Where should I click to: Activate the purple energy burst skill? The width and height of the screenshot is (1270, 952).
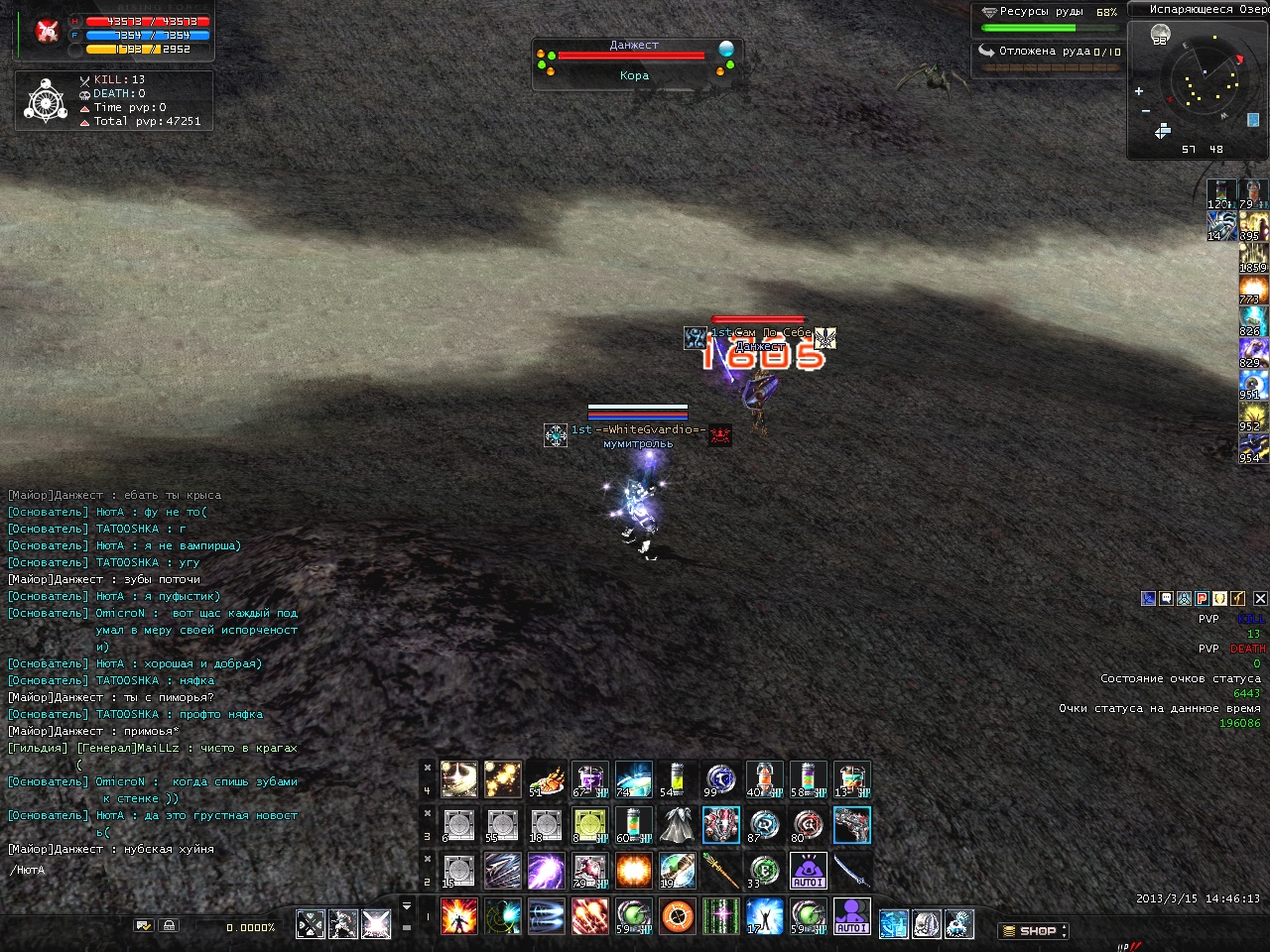click(x=547, y=871)
